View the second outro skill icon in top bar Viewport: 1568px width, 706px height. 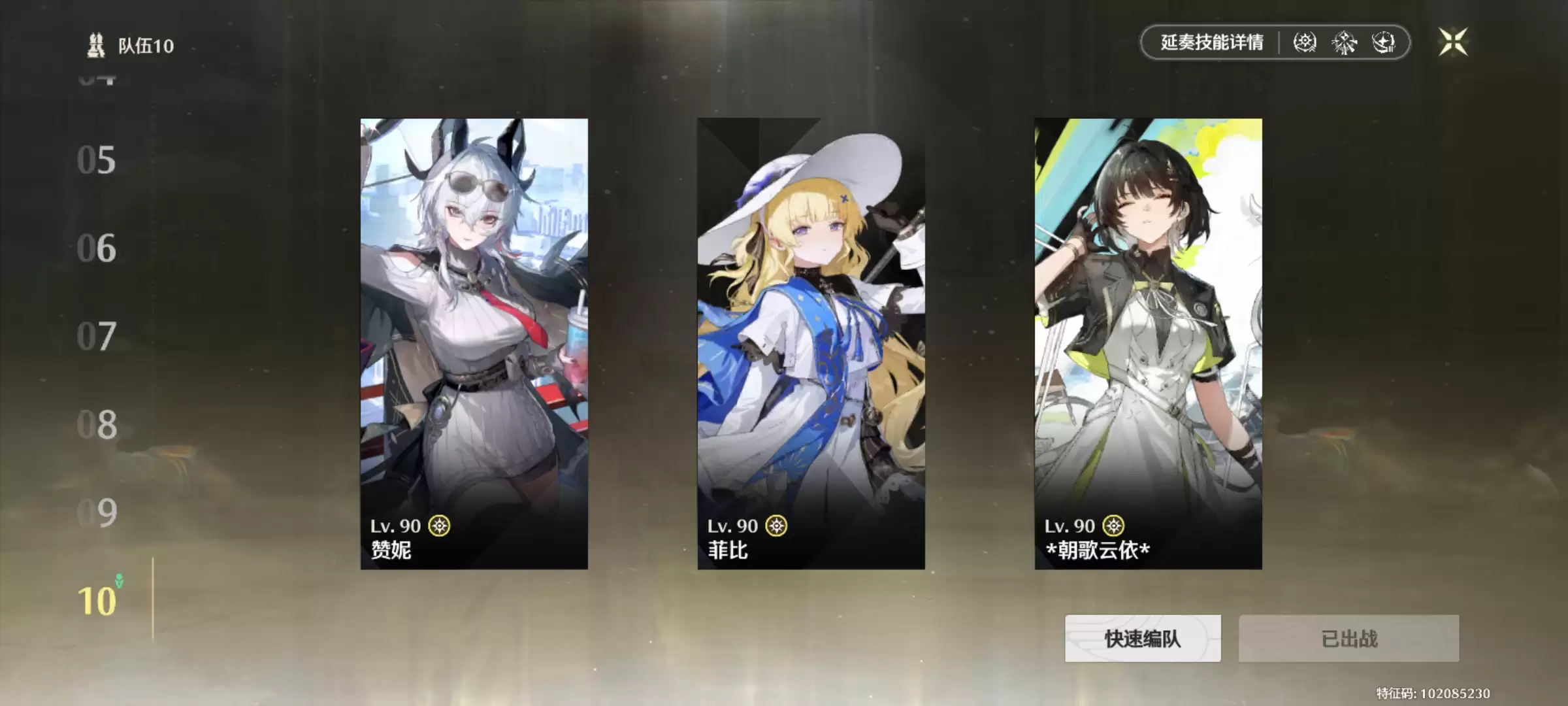[x=1344, y=43]
